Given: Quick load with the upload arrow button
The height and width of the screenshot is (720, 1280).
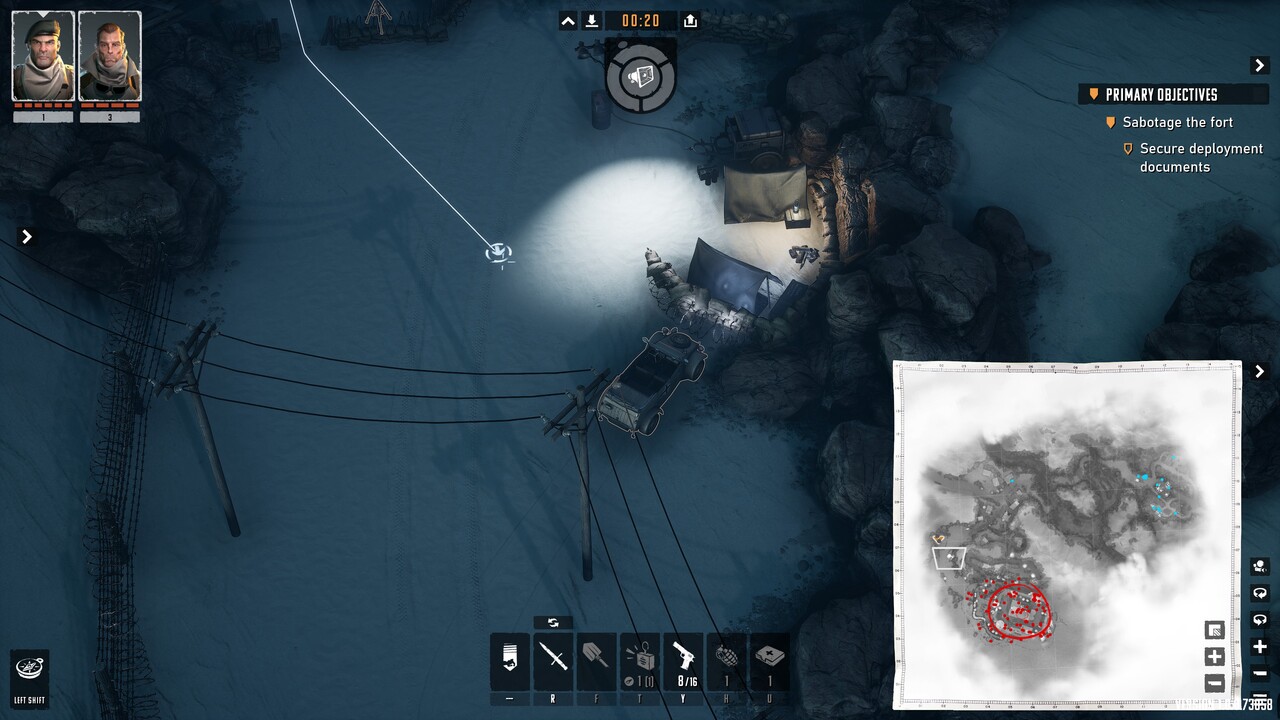Looking at the screenshot, I should 690,21.
